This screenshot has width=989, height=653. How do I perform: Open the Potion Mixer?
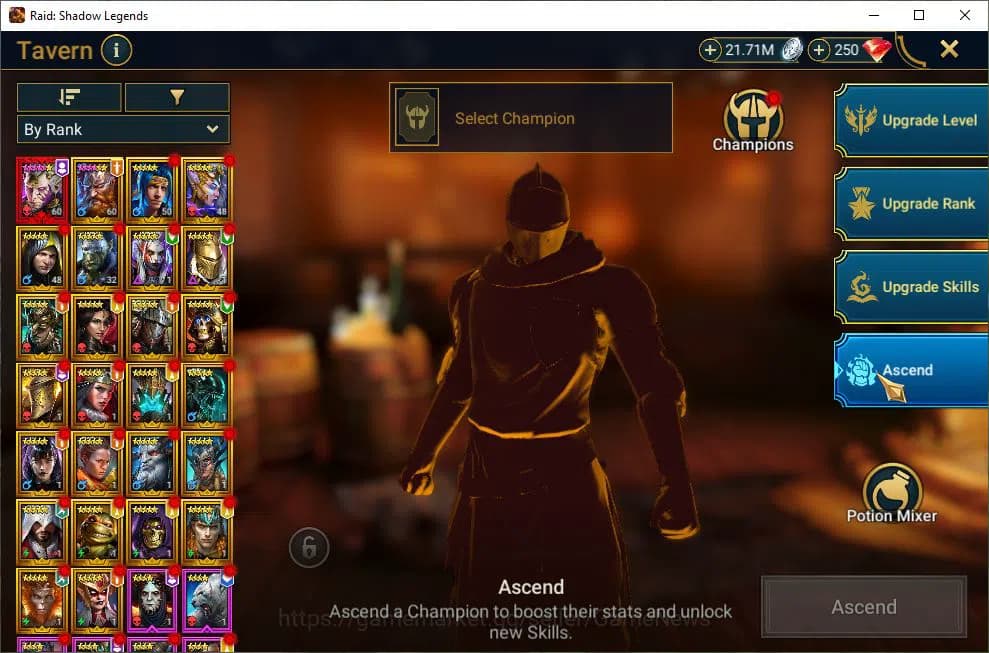click(x=891, y=493)
